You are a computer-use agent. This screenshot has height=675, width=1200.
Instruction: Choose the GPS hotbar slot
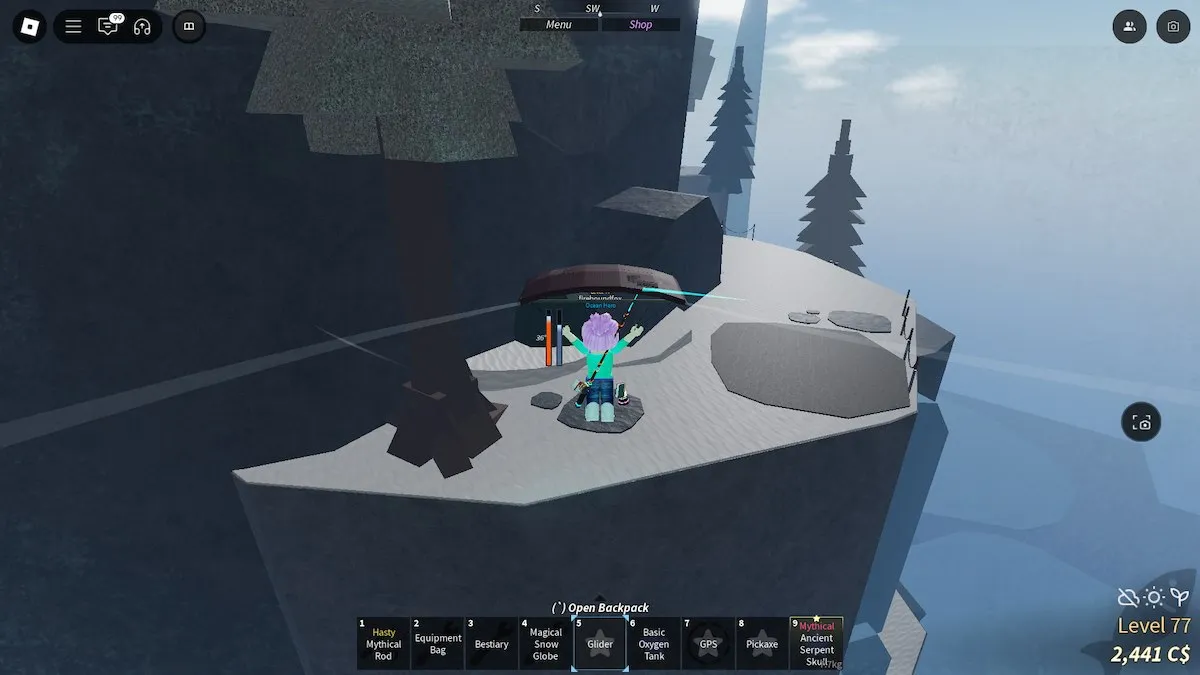pos(708,644)
